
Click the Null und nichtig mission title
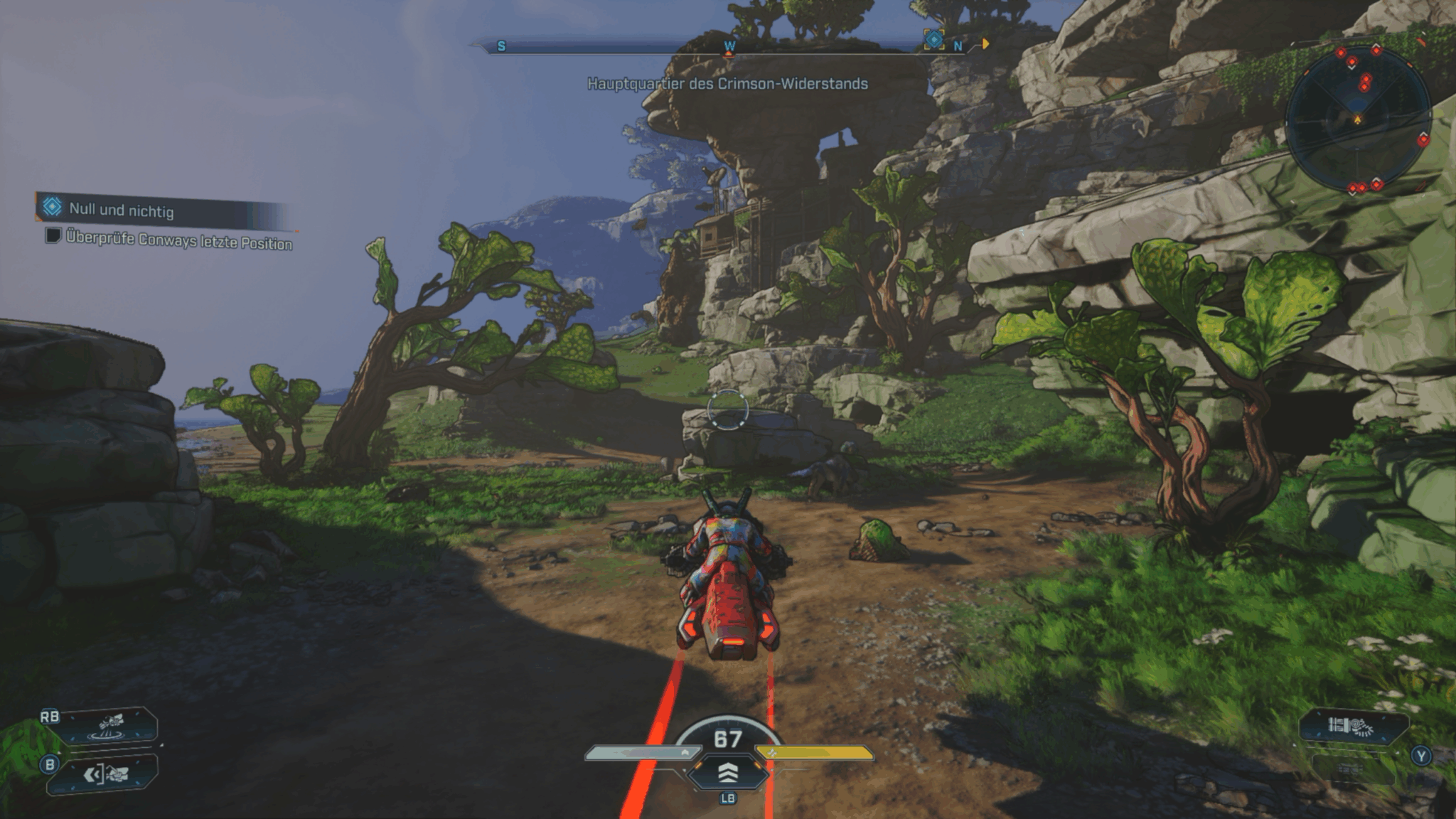[122, 210]
